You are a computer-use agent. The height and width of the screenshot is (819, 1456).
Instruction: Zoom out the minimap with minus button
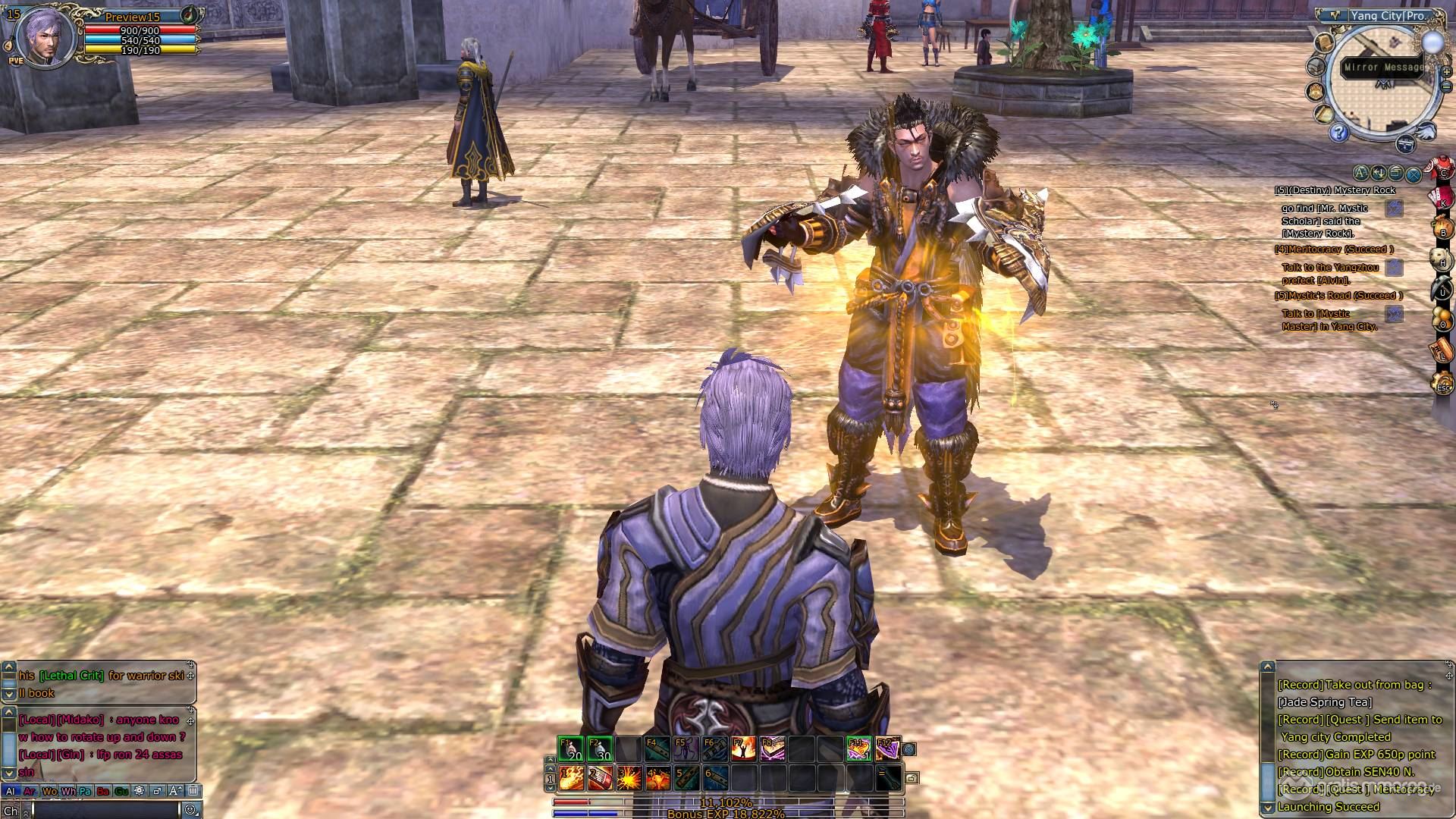coord(1446,86)
